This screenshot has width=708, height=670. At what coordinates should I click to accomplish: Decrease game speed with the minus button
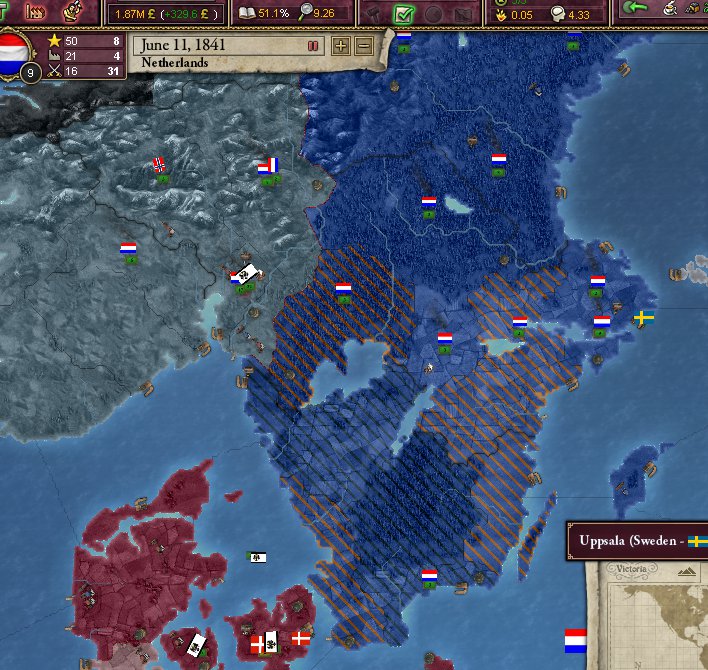[363, 46]
